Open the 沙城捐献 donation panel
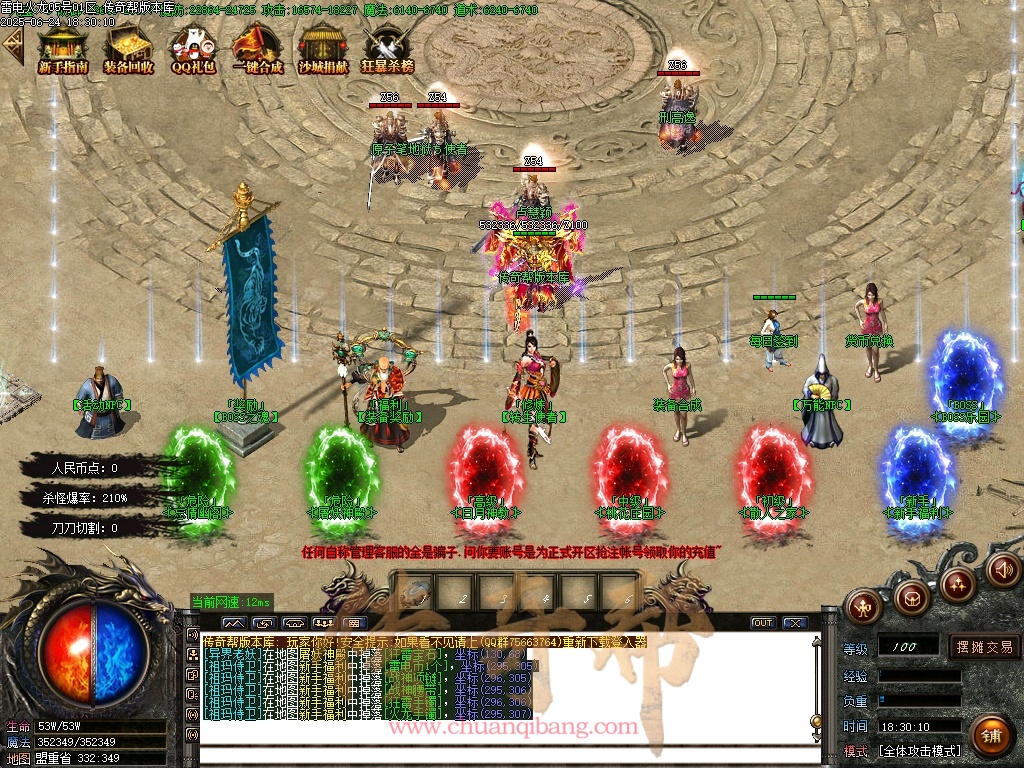This screenshot has width=1024, height=768. pos(323,48)
